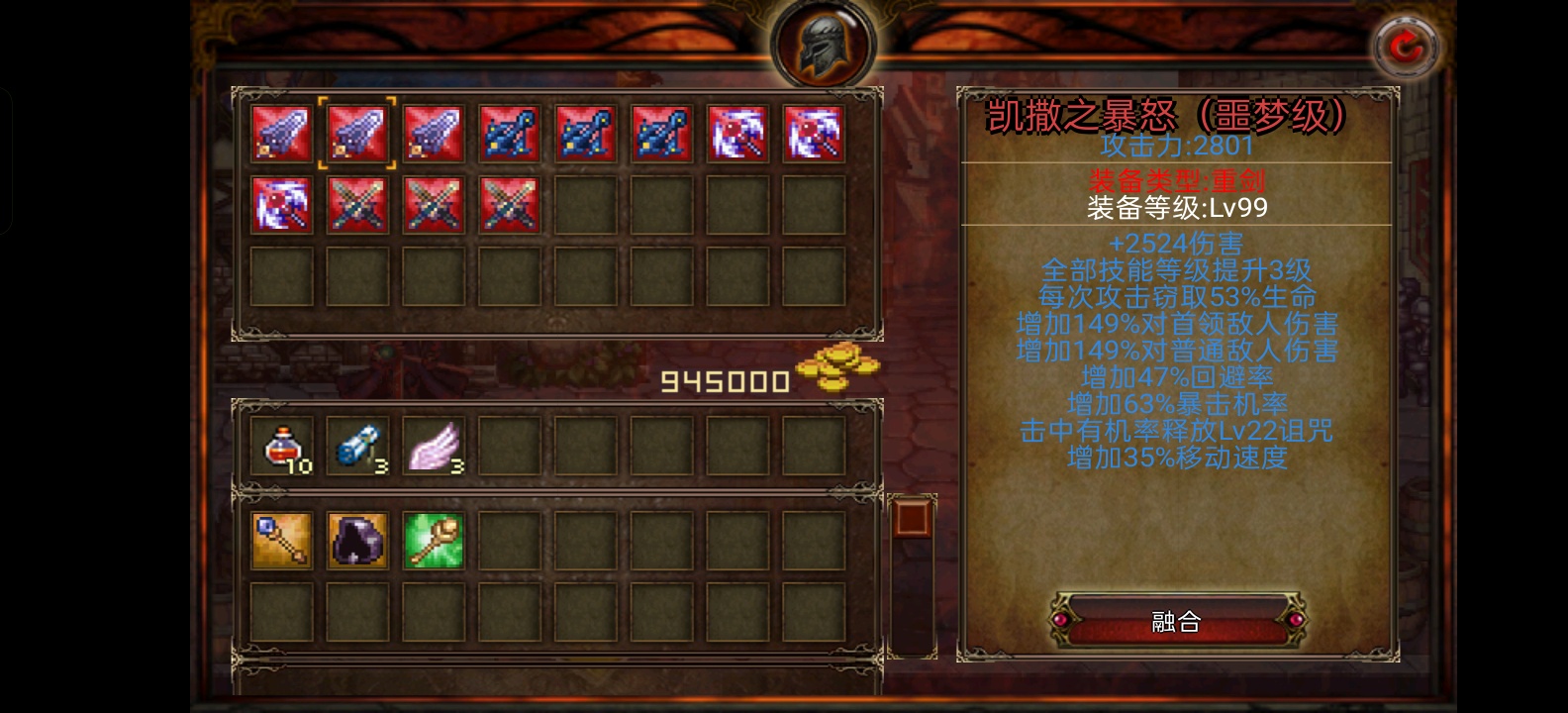This screenshot has width=1568, height=713.
Task: Go back with the red arrow button
Action: pyautogui.click(x=1407, y=46)
